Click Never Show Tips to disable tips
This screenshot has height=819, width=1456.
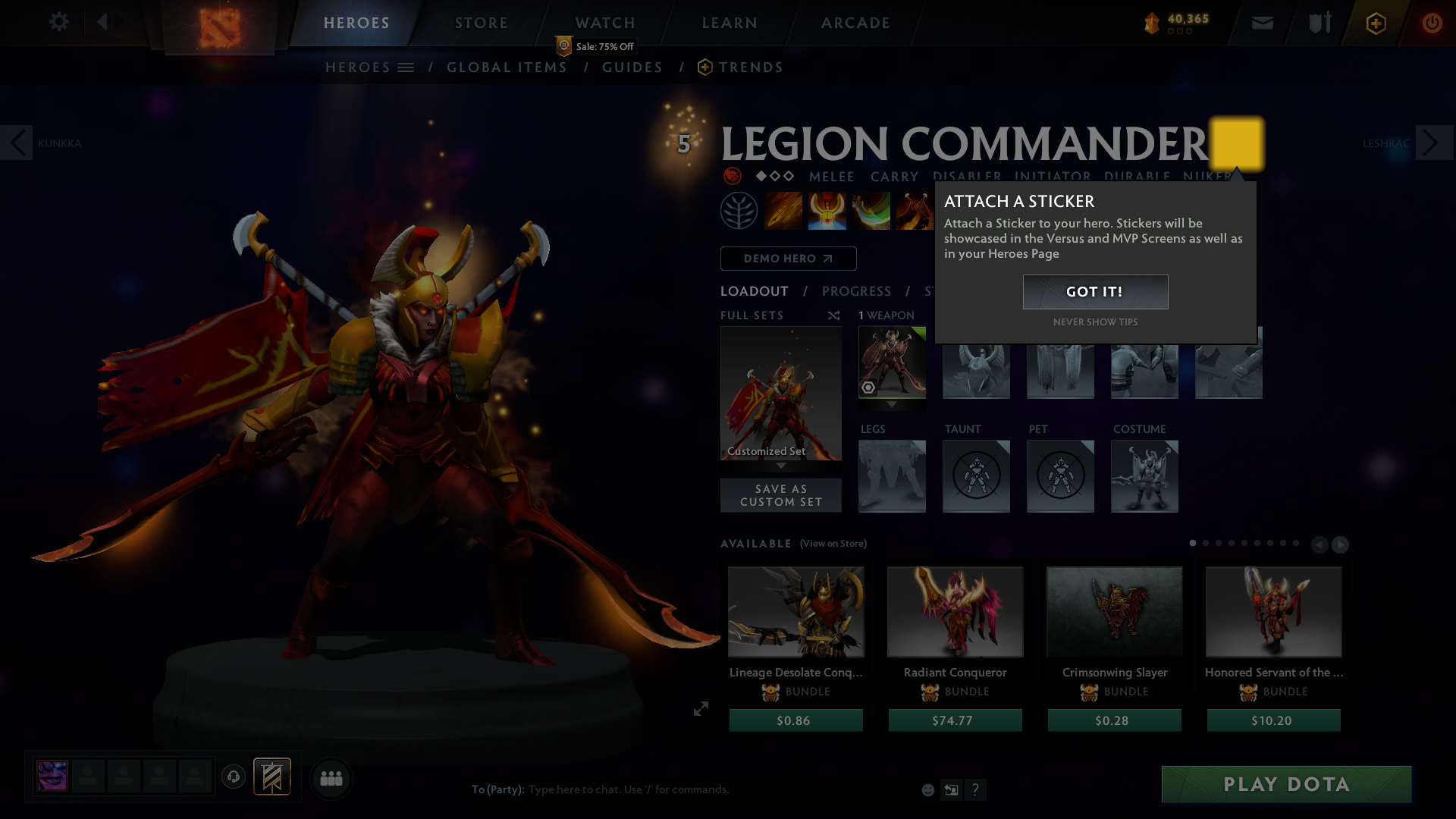point(1095,322)
